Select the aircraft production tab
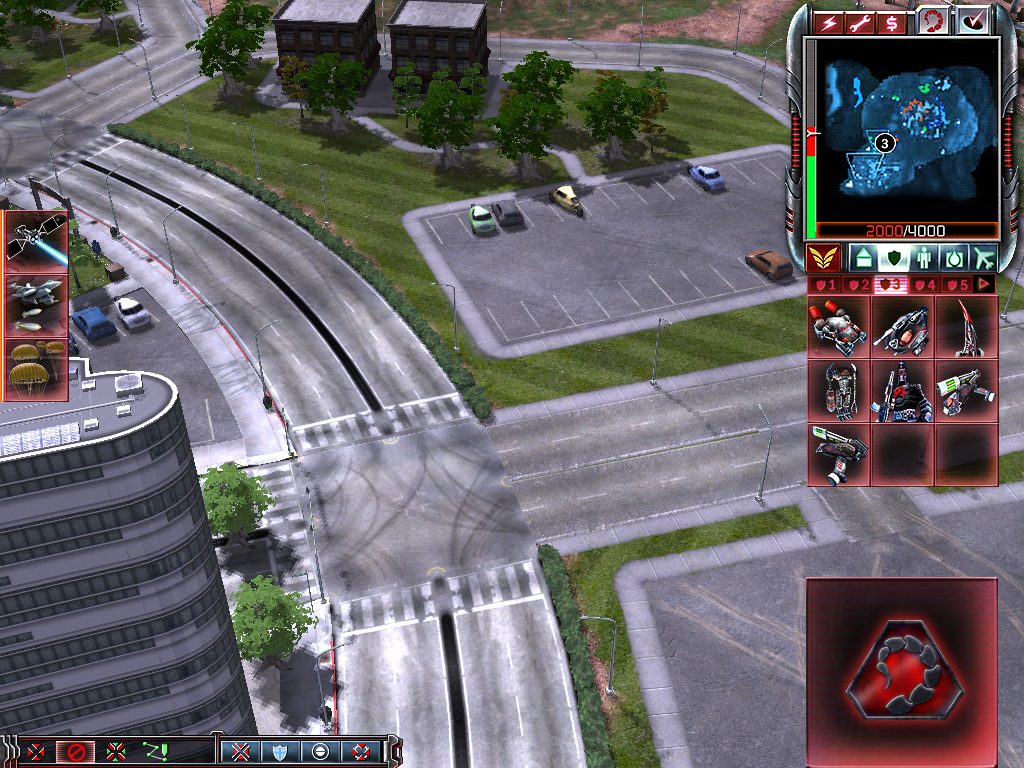Viewport: 1024px width, 768px height. tap(985, 258)
